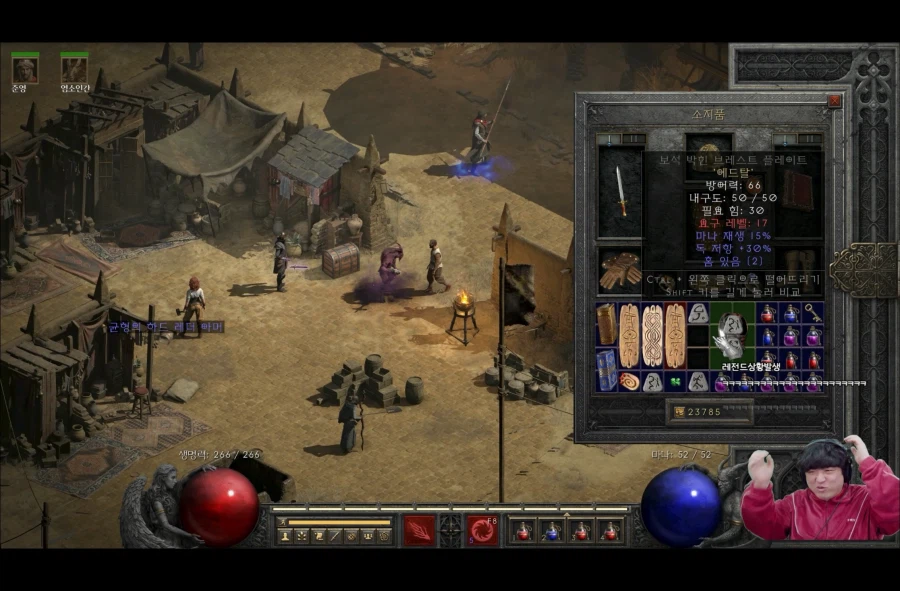This screenshot has height=591, width=900.
Task: Open the right skill bound to F8
Action: 482,530
